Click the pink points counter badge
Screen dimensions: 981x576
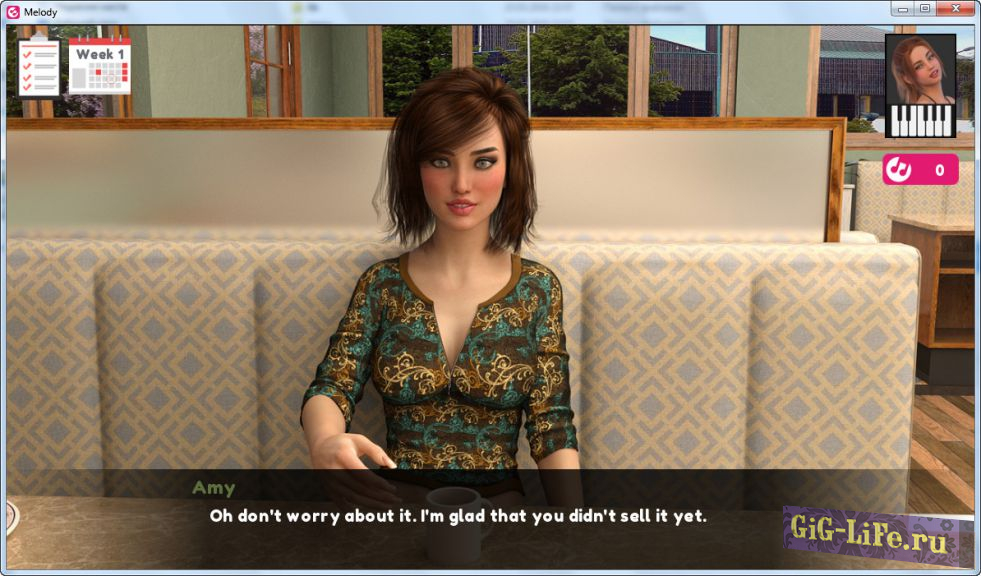point(920,170)
